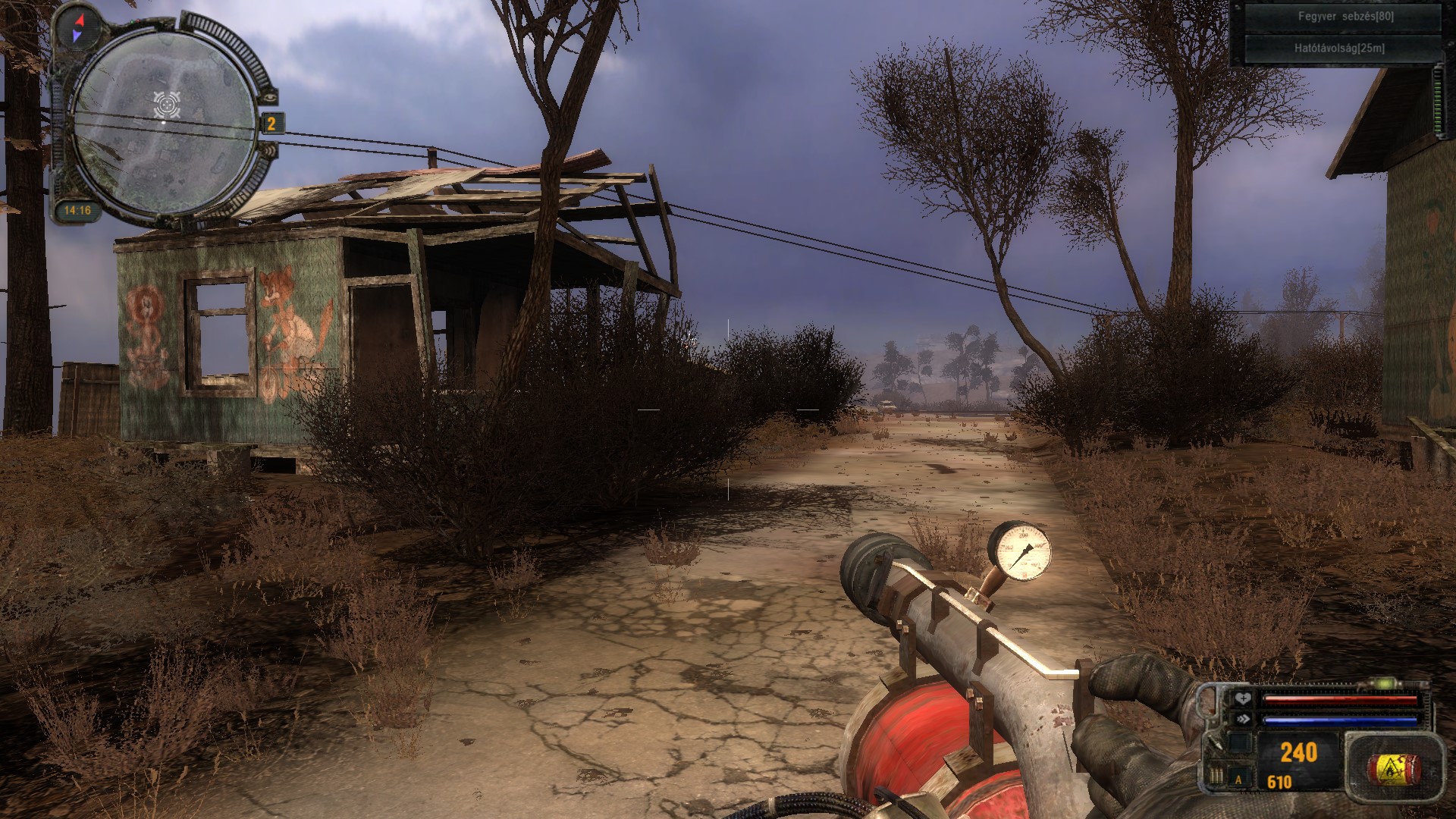Screen dimensions: 1456x819
Task: Click the 'Hatótávolság[25m]' panel
Action: pyautogui.click(x=1339, y=48)
